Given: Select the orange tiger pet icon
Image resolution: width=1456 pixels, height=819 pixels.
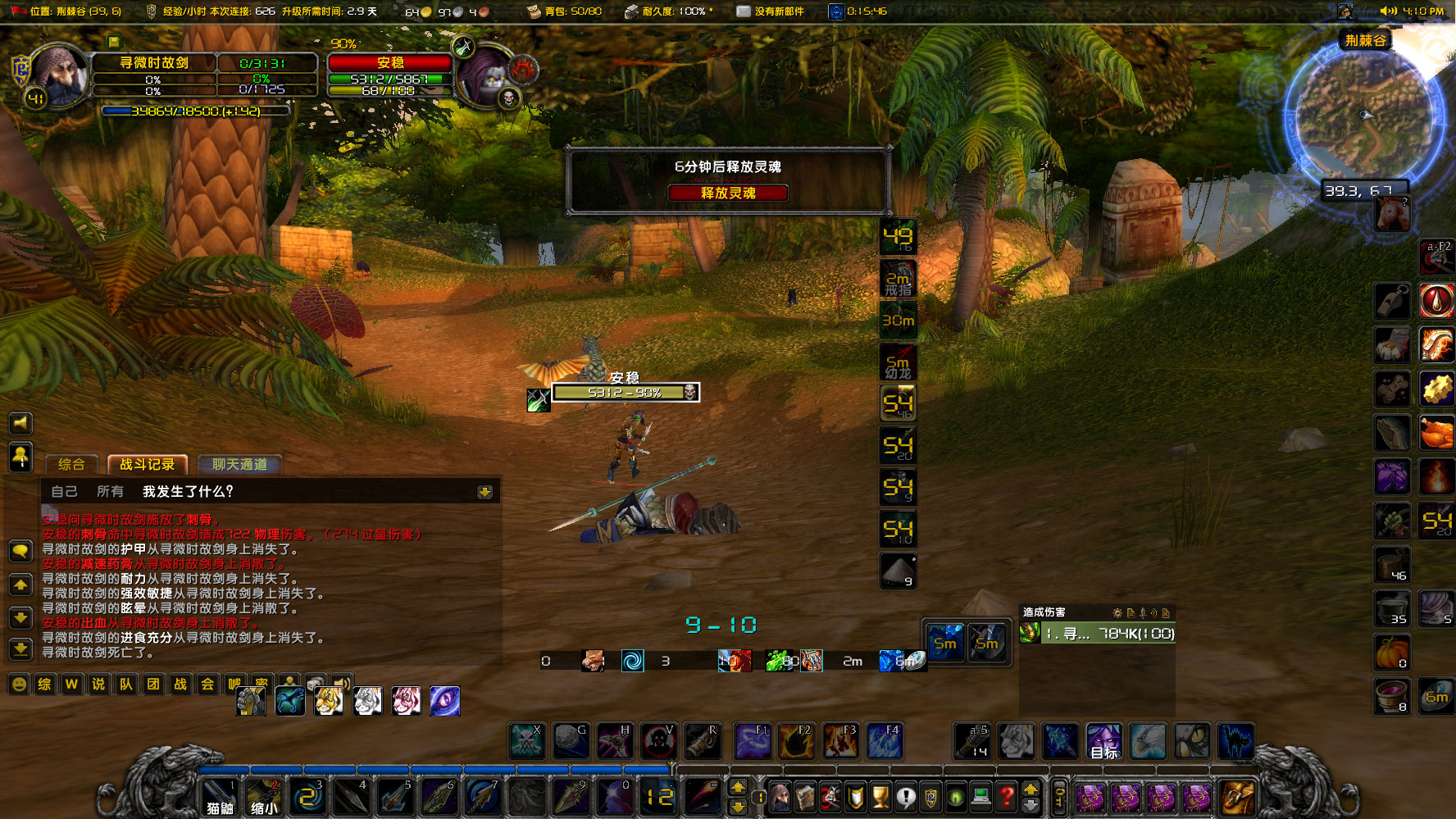Looking at the screenshot, I should (x=329, y=700).
